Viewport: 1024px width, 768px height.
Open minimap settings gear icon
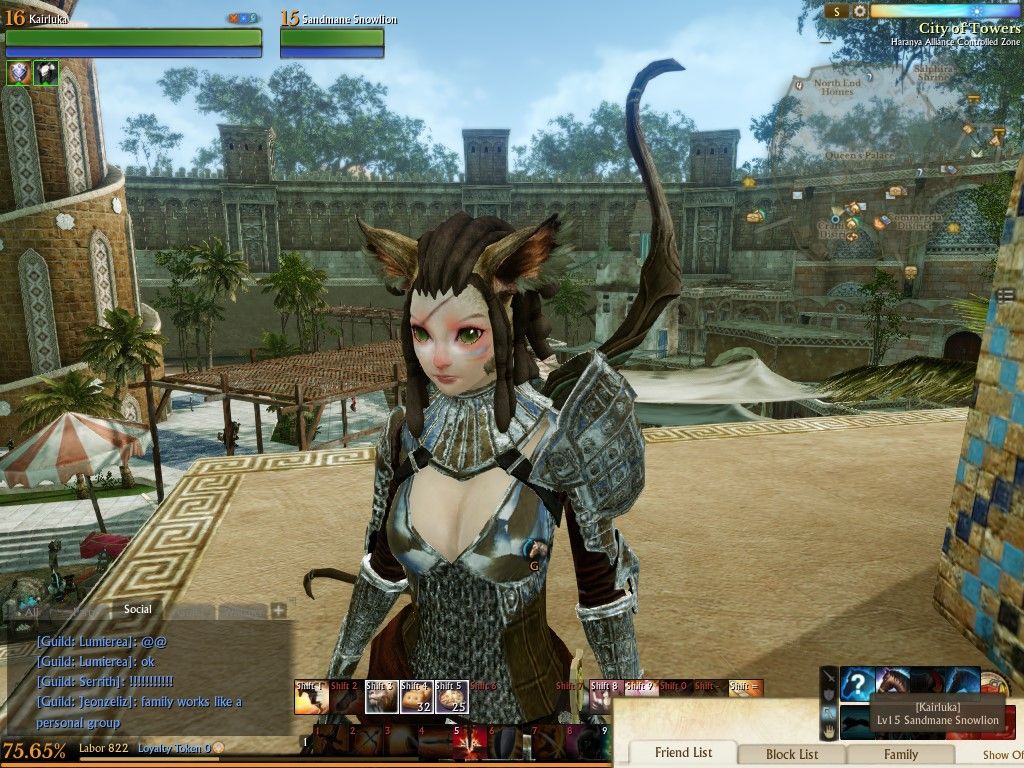[859, 11]
